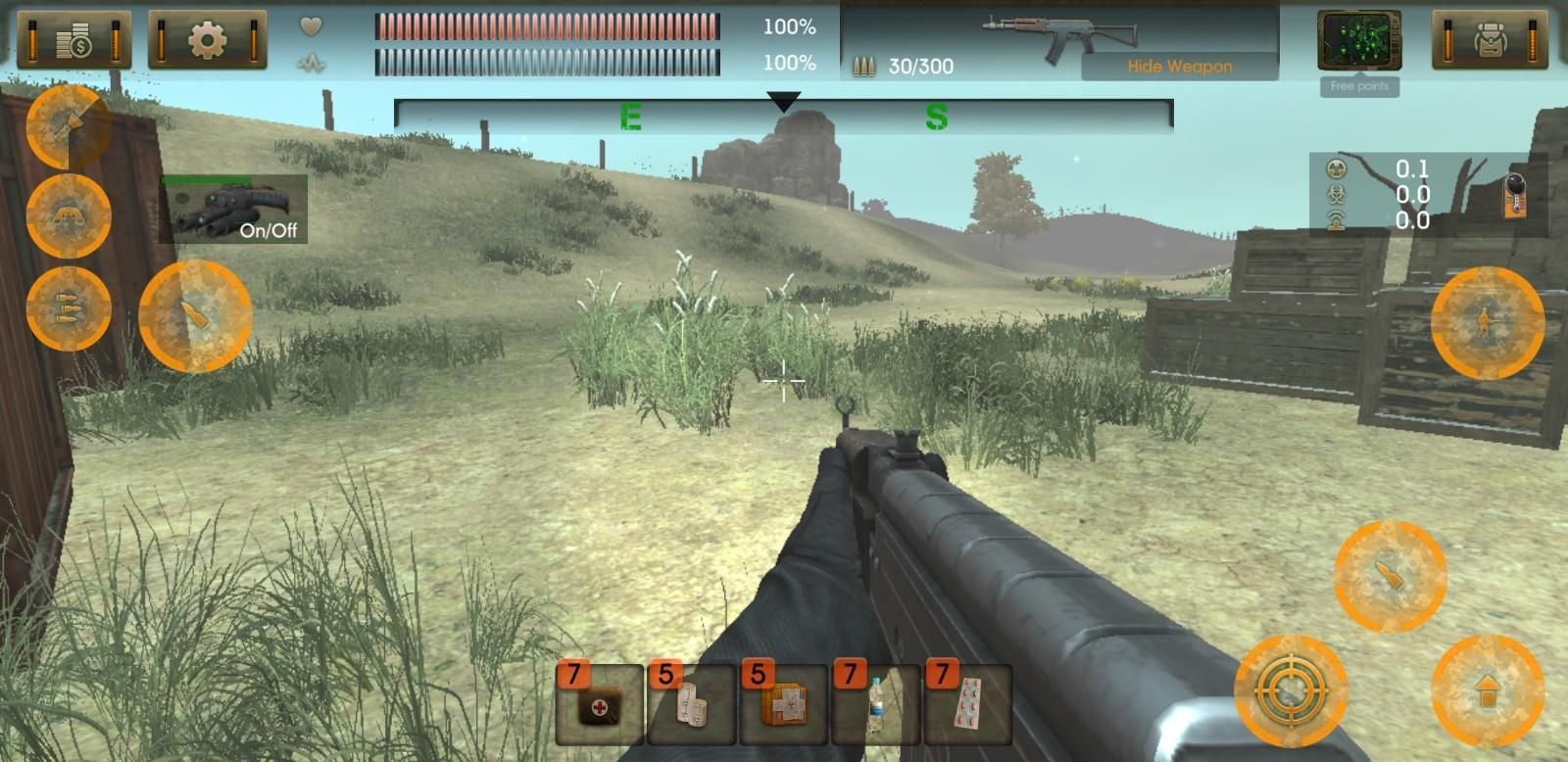This screenshot has width=1568, height=762.
Task: Toggle the flashlight button
Action: click(x=68, y=126)
